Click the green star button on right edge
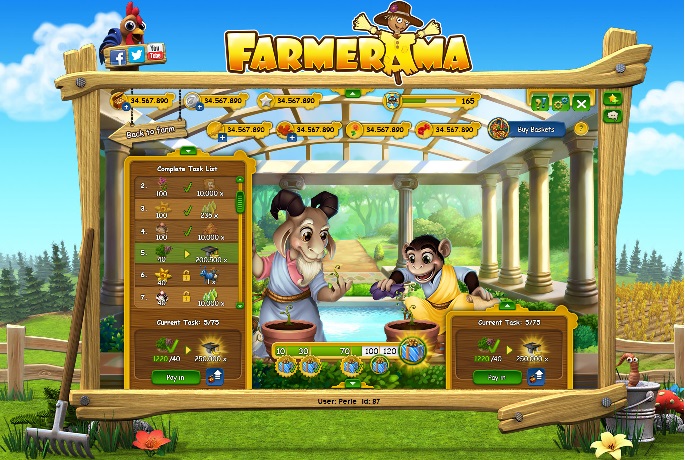The height and width of the screenshot is (460, 685). [x=613, y=99]
